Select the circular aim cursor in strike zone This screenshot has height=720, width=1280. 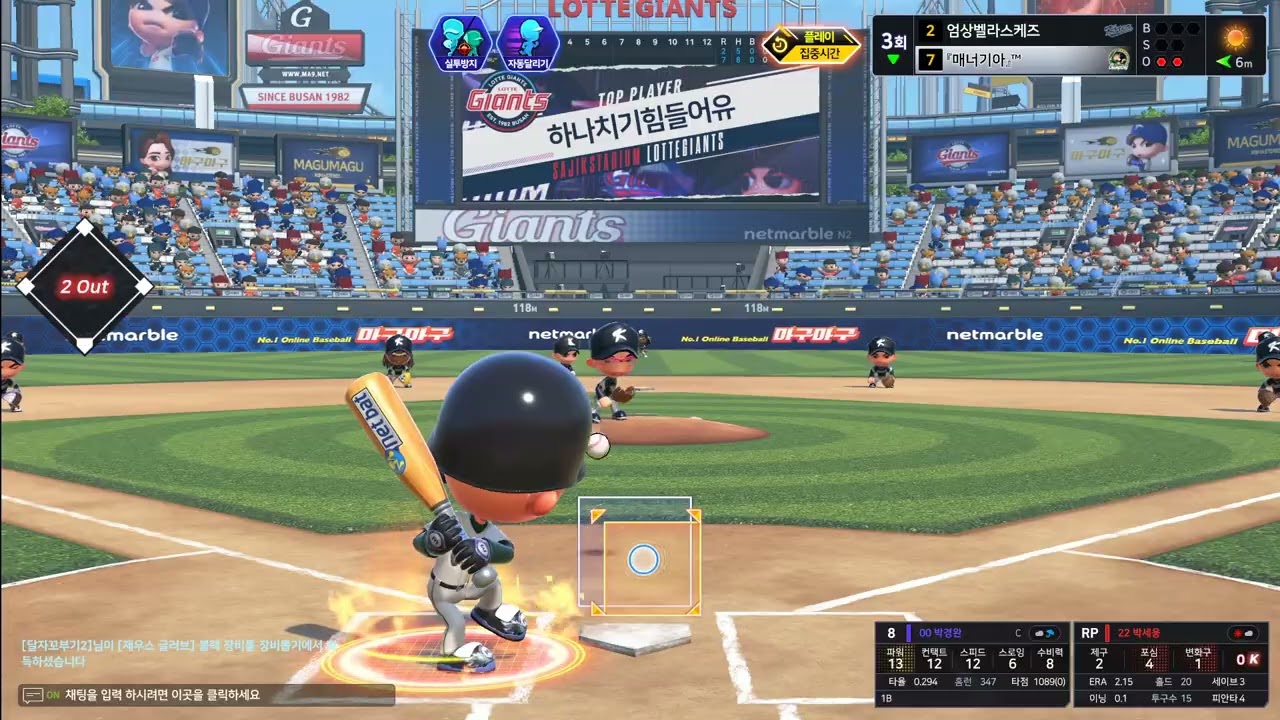[x=643, y=560]
